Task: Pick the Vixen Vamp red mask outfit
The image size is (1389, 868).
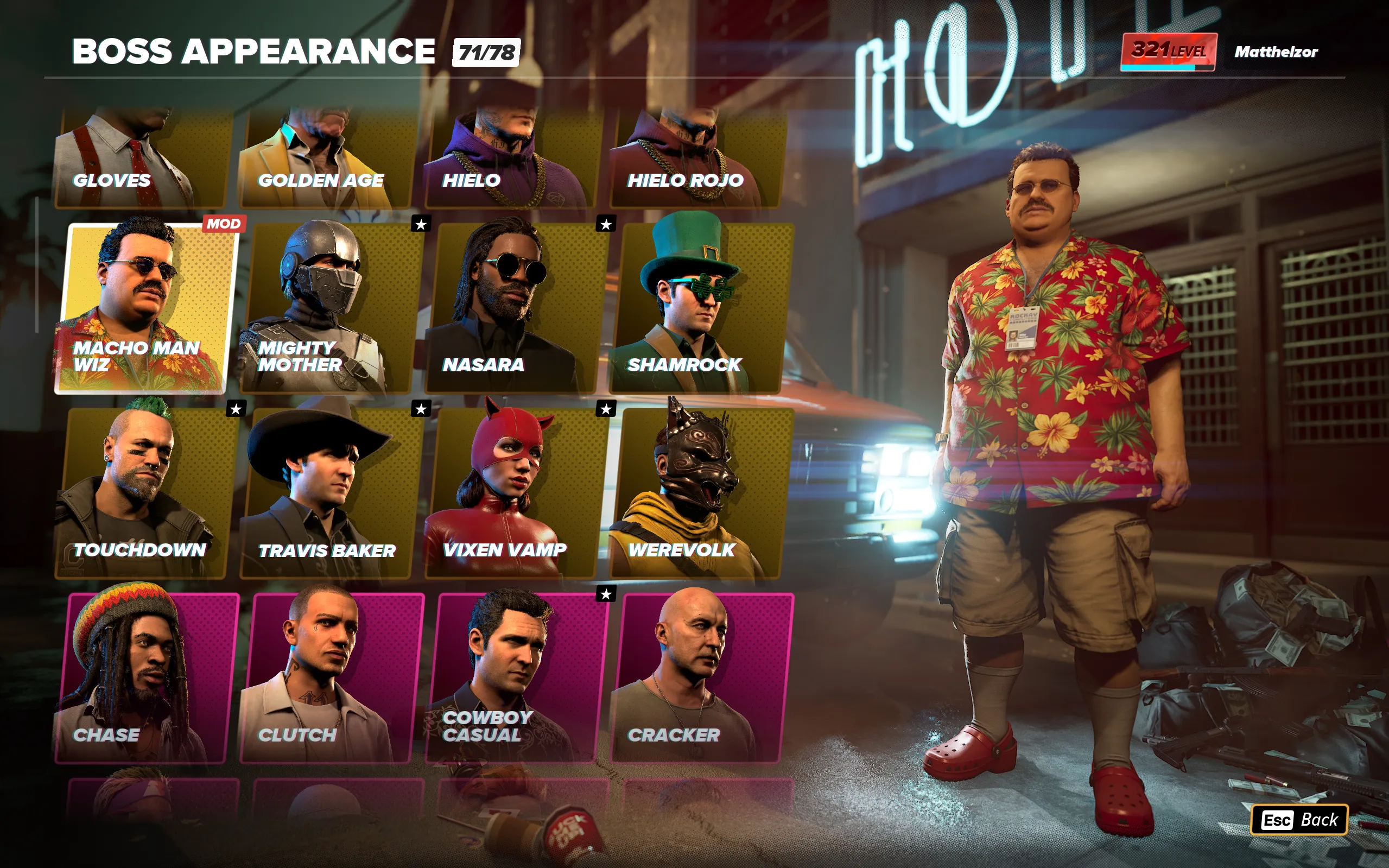Action: pyautogui.click(x=517, y=493)
